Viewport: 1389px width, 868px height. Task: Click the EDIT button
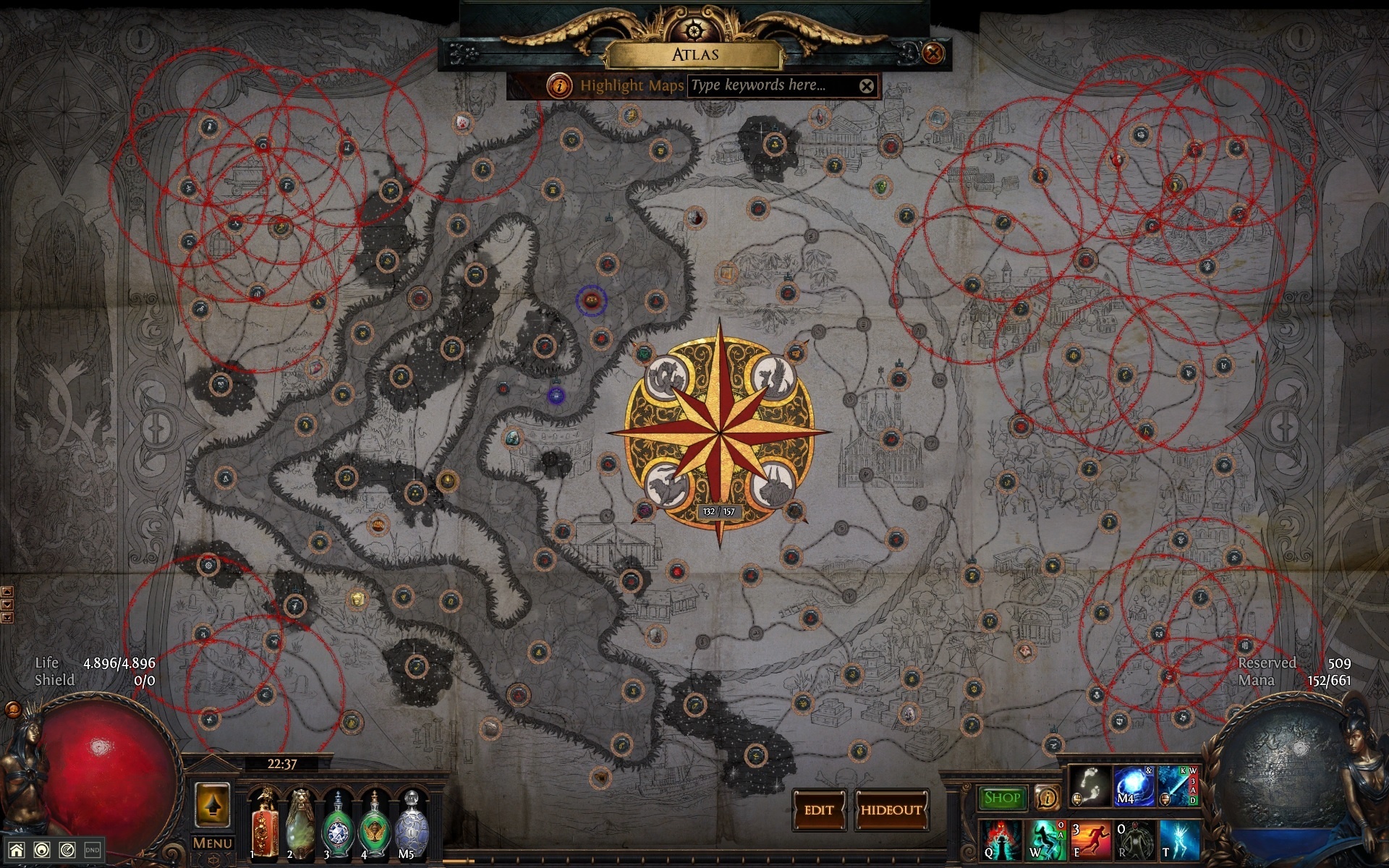(x=819, y=810)
